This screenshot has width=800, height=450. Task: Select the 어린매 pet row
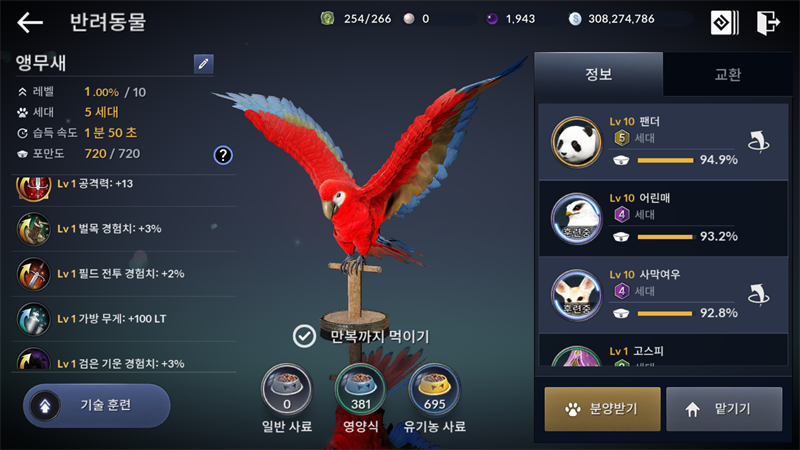pos(660,218)
